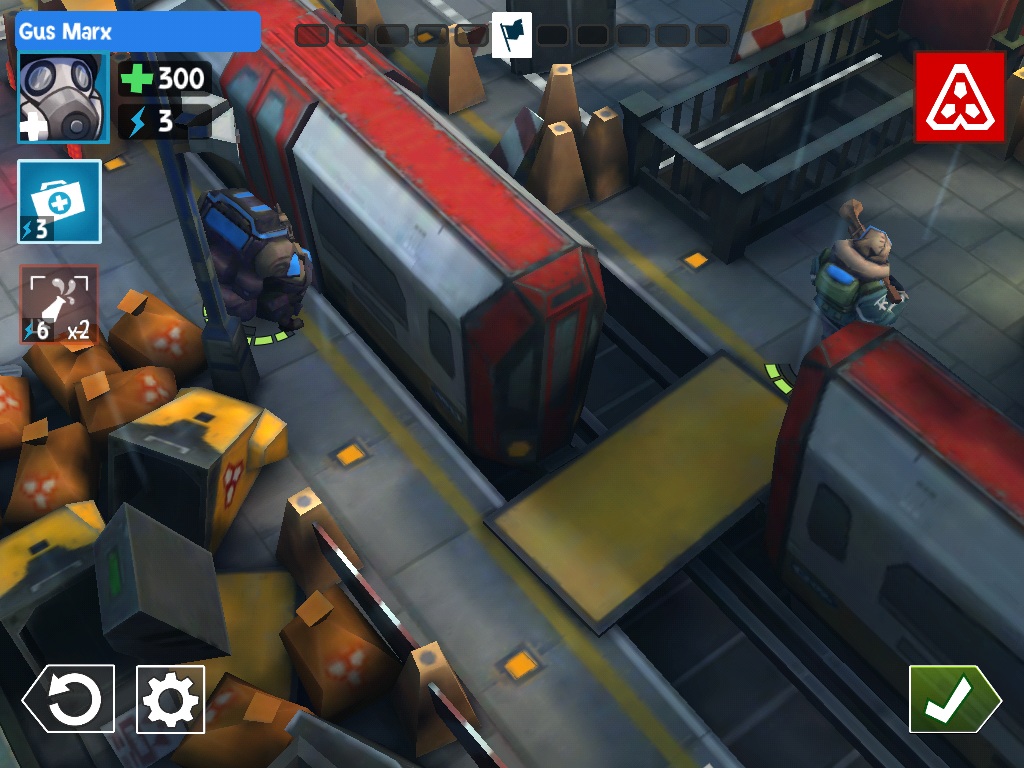
Task: Activate the grenade targeting ability
Action: (x=59, y=304)
